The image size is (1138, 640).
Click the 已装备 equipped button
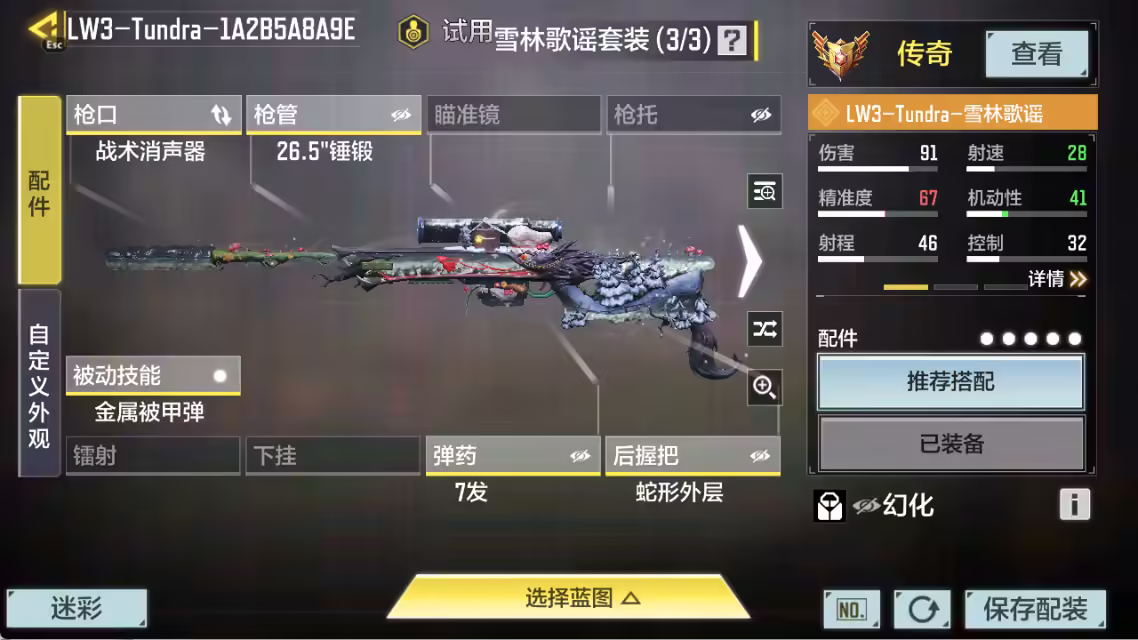coord(951,443)
